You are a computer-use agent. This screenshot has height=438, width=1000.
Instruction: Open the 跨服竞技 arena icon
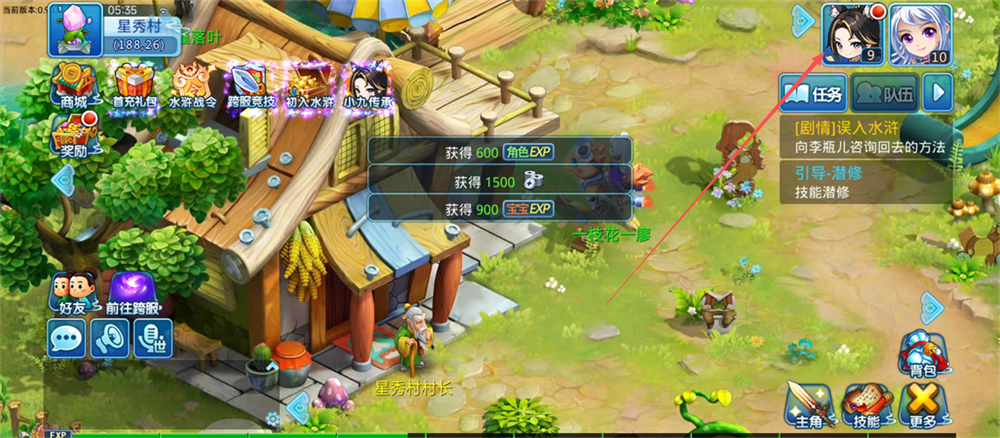coord(250,84)
